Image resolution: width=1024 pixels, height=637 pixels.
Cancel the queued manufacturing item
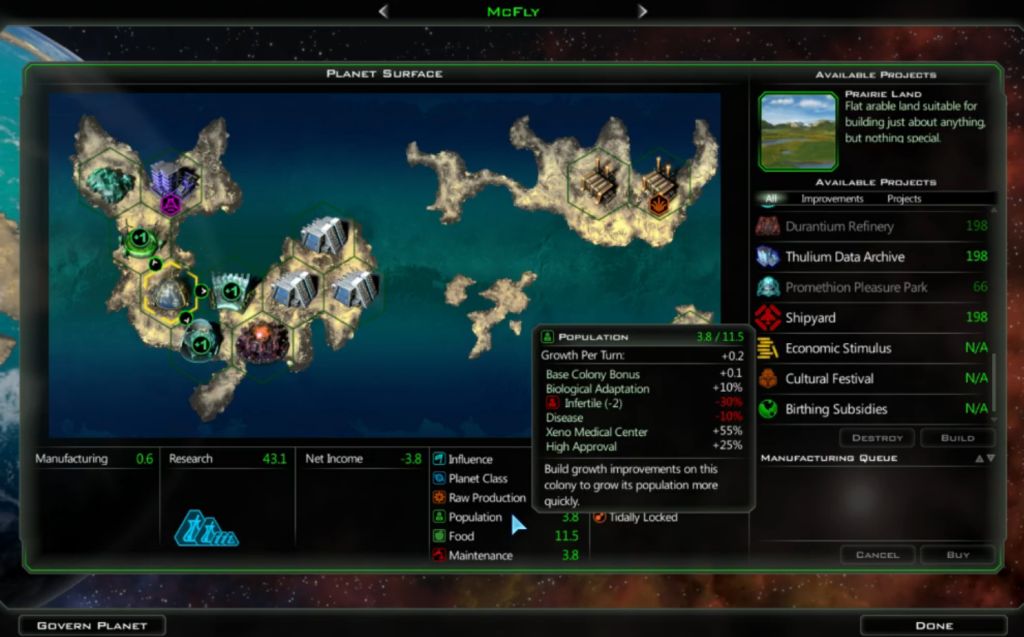pyautogui.click(x=877, y=554)
